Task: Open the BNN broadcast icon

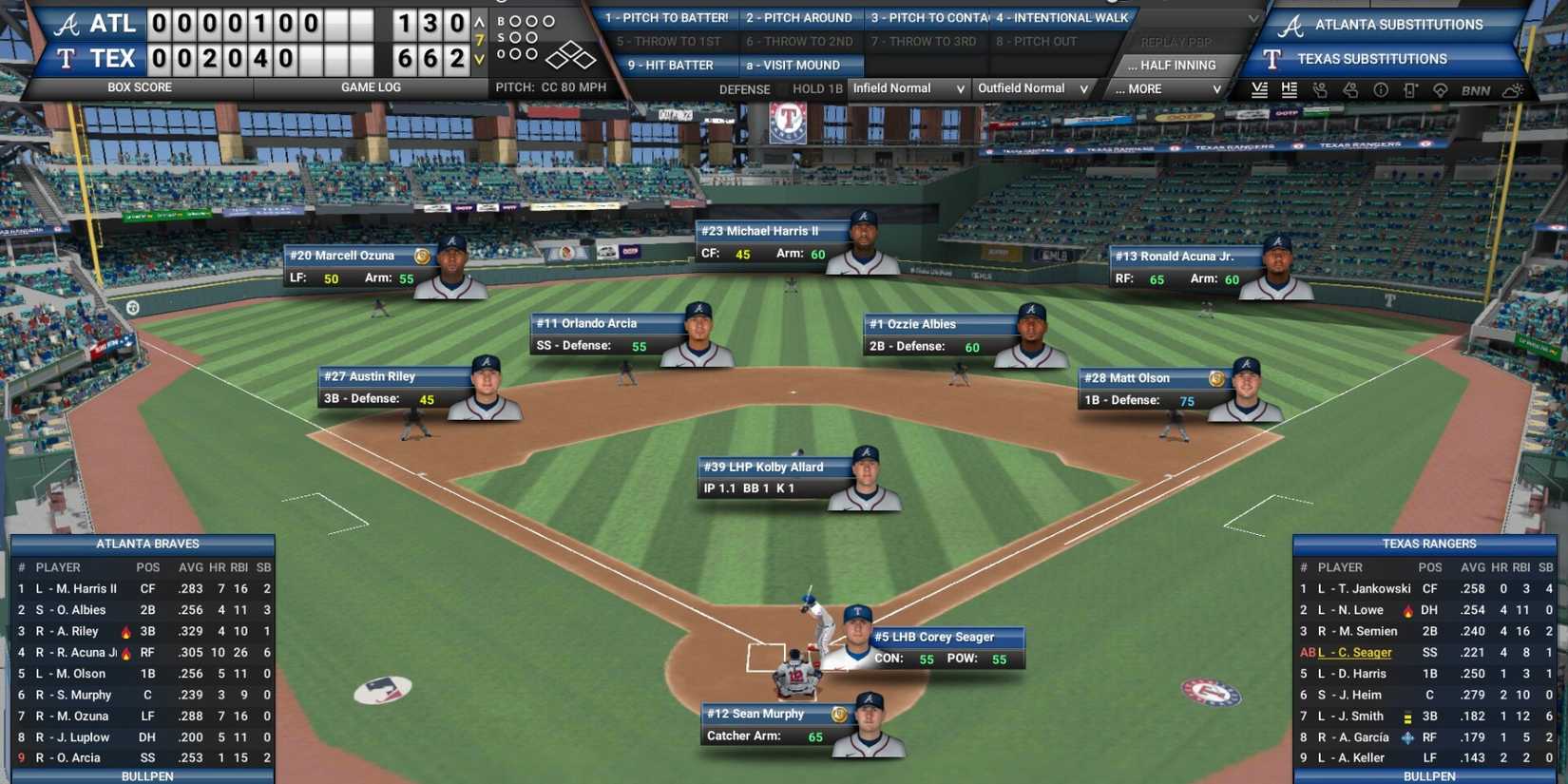Action: (1476, 90)
